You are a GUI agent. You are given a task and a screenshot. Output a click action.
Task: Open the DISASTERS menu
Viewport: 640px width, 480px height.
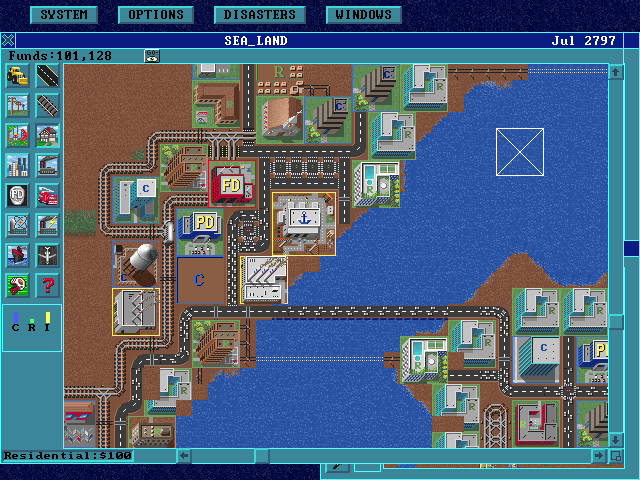tap(259, 15)
